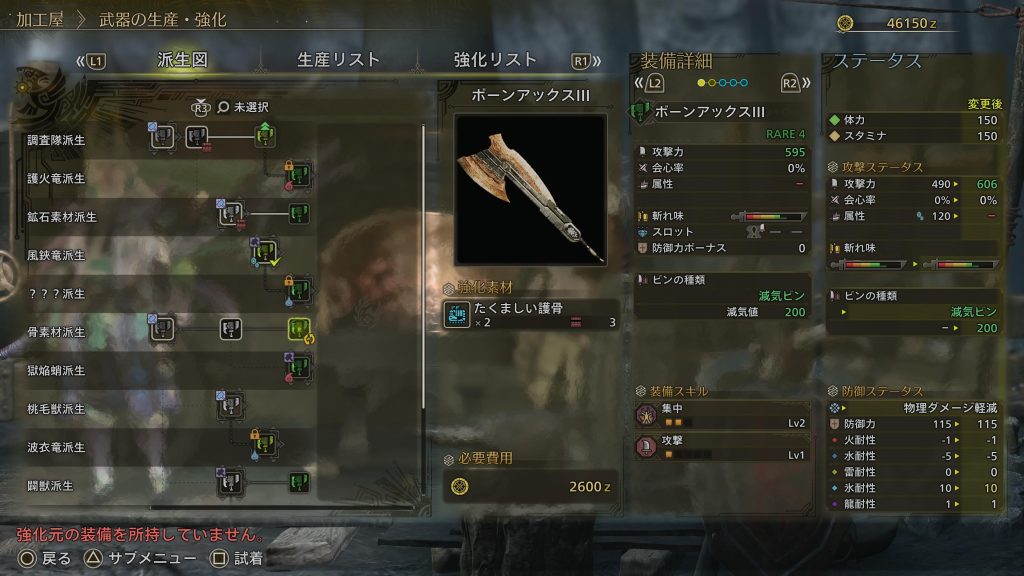Select the 集中 Lv2 equipment skill
1024x576 pixels.
point(721,416)
